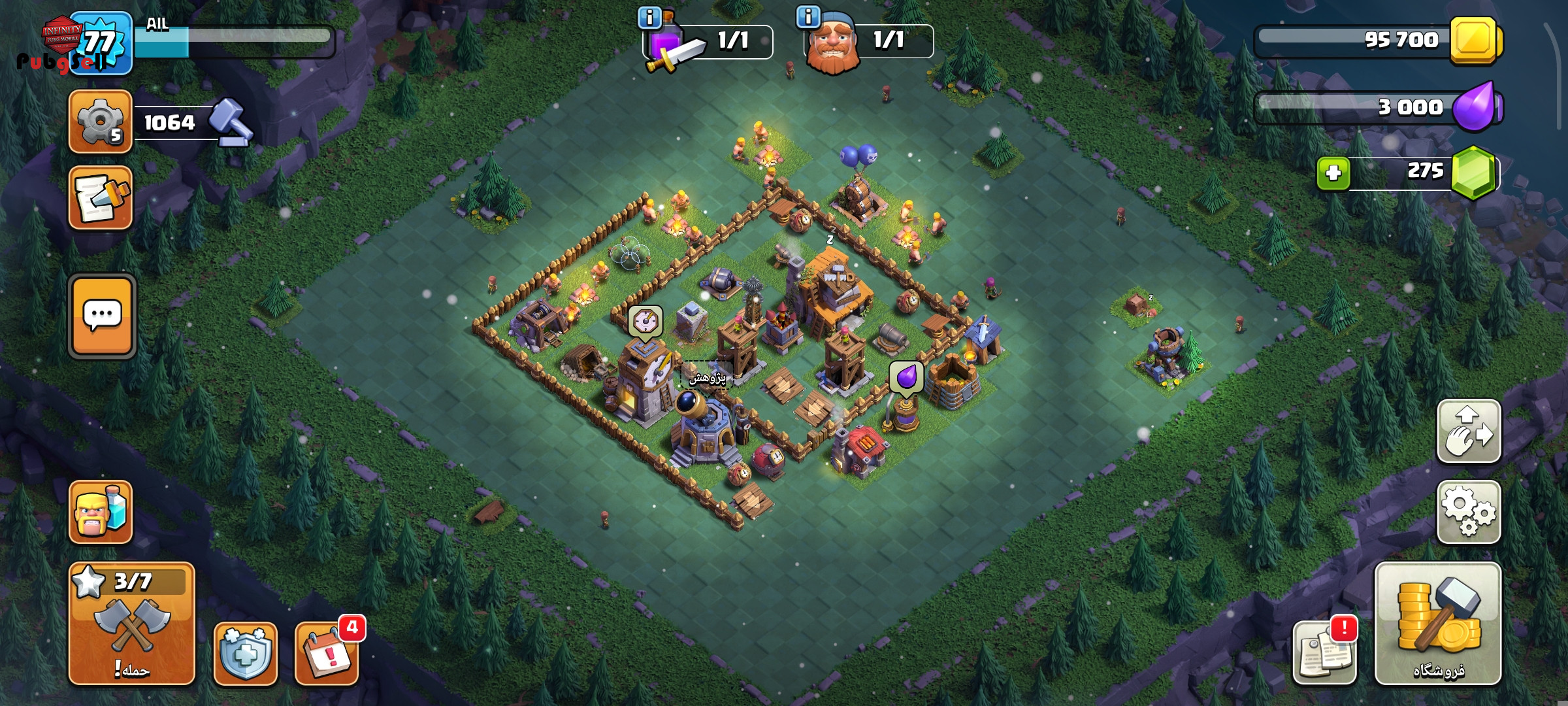Screen dimensions: 1568x706
Task: Open the gear icon with number 5
Action: click(101, 122)
